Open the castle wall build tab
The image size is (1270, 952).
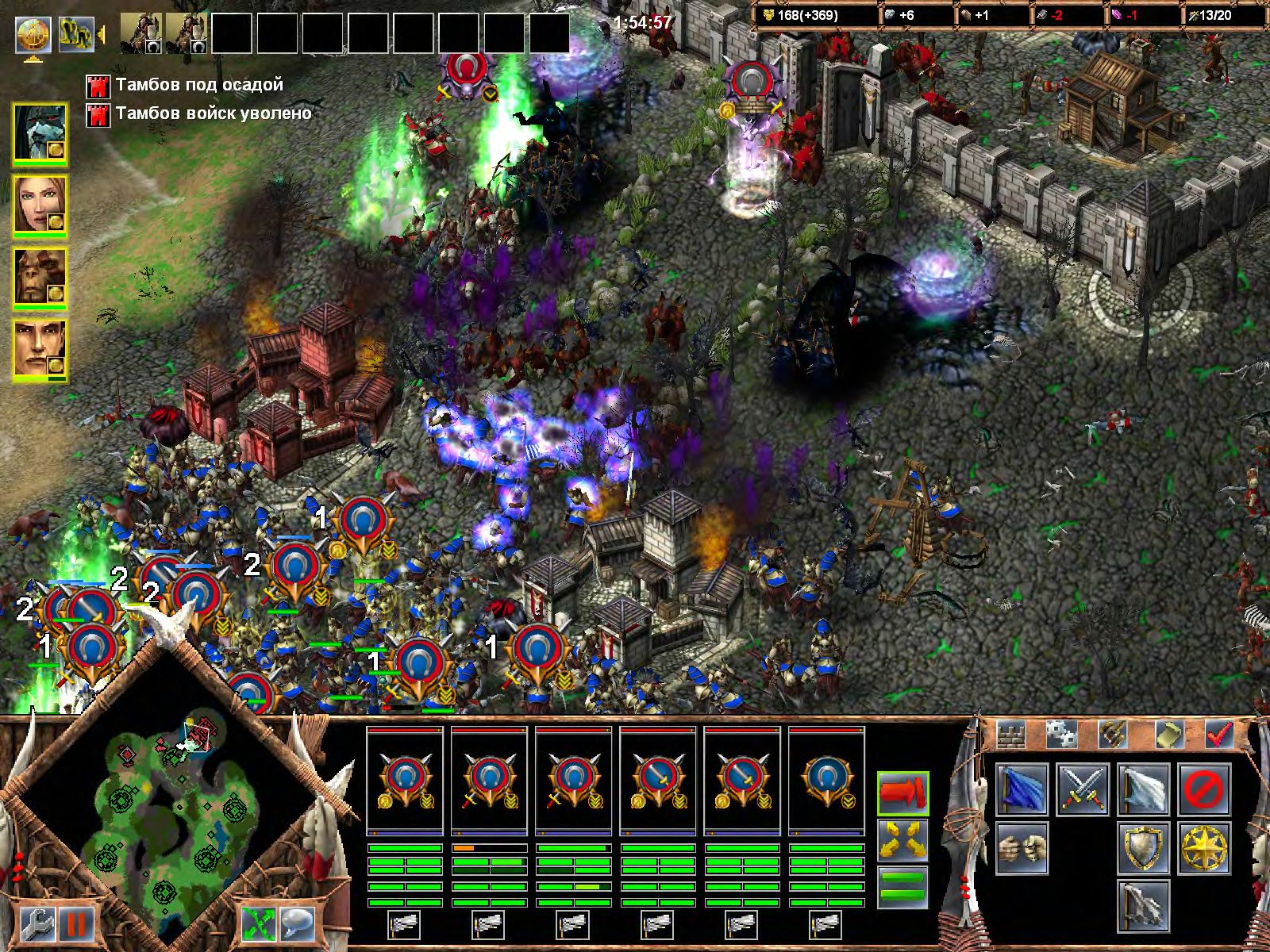[x=1010, y=735]
